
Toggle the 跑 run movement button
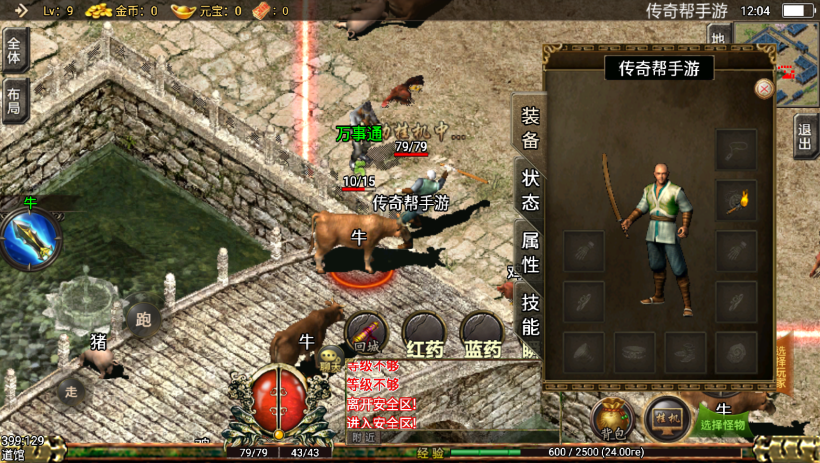143,321
